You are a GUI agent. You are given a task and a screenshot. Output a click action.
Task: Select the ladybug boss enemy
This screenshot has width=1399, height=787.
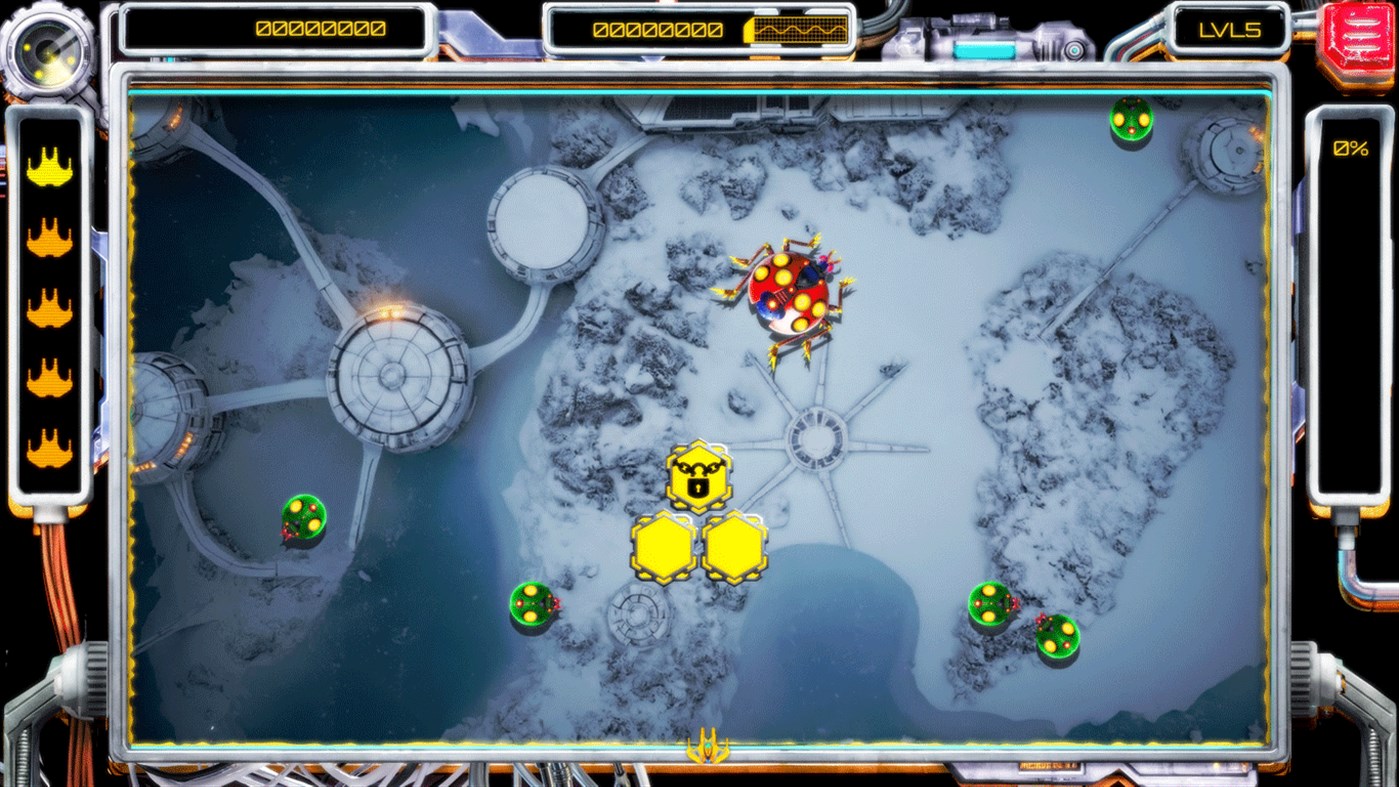point(790,295)
